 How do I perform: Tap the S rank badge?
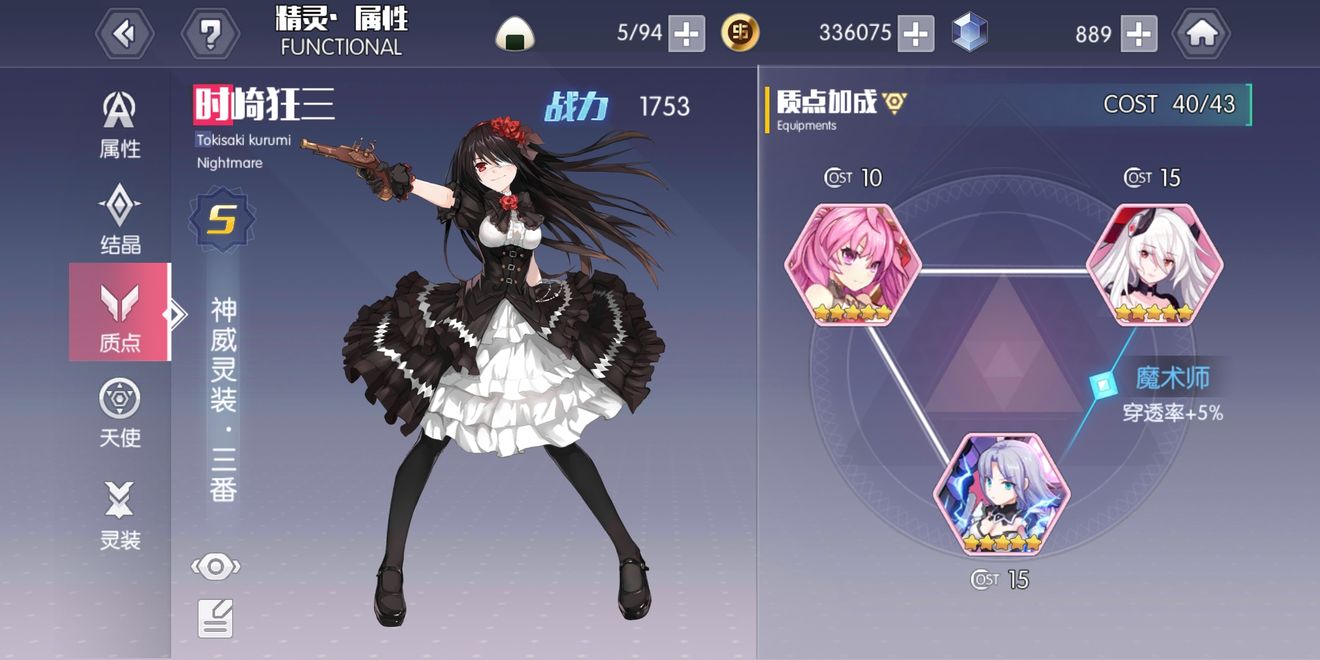[x=221, y=220]
